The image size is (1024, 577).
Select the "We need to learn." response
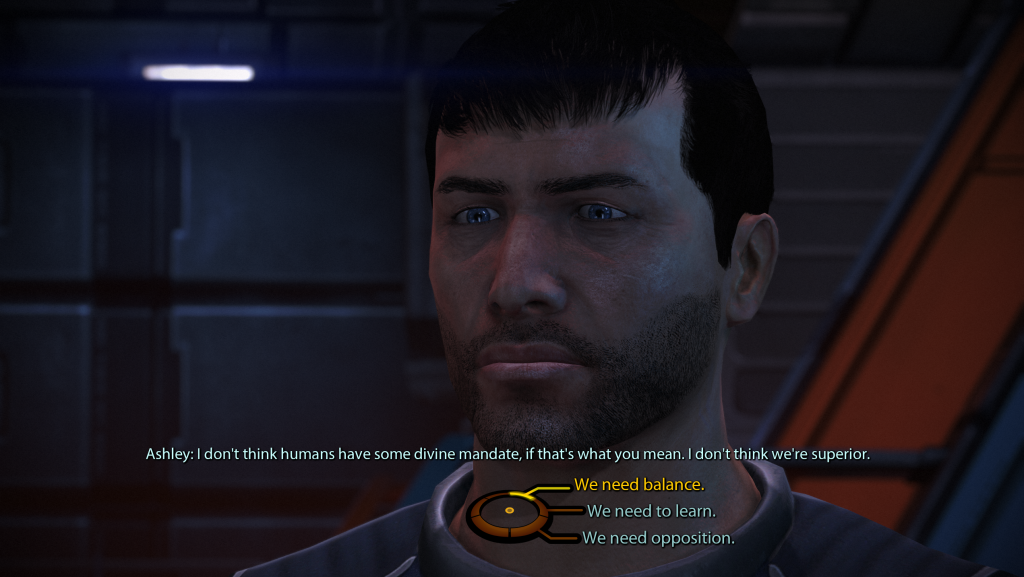(651, 511)
